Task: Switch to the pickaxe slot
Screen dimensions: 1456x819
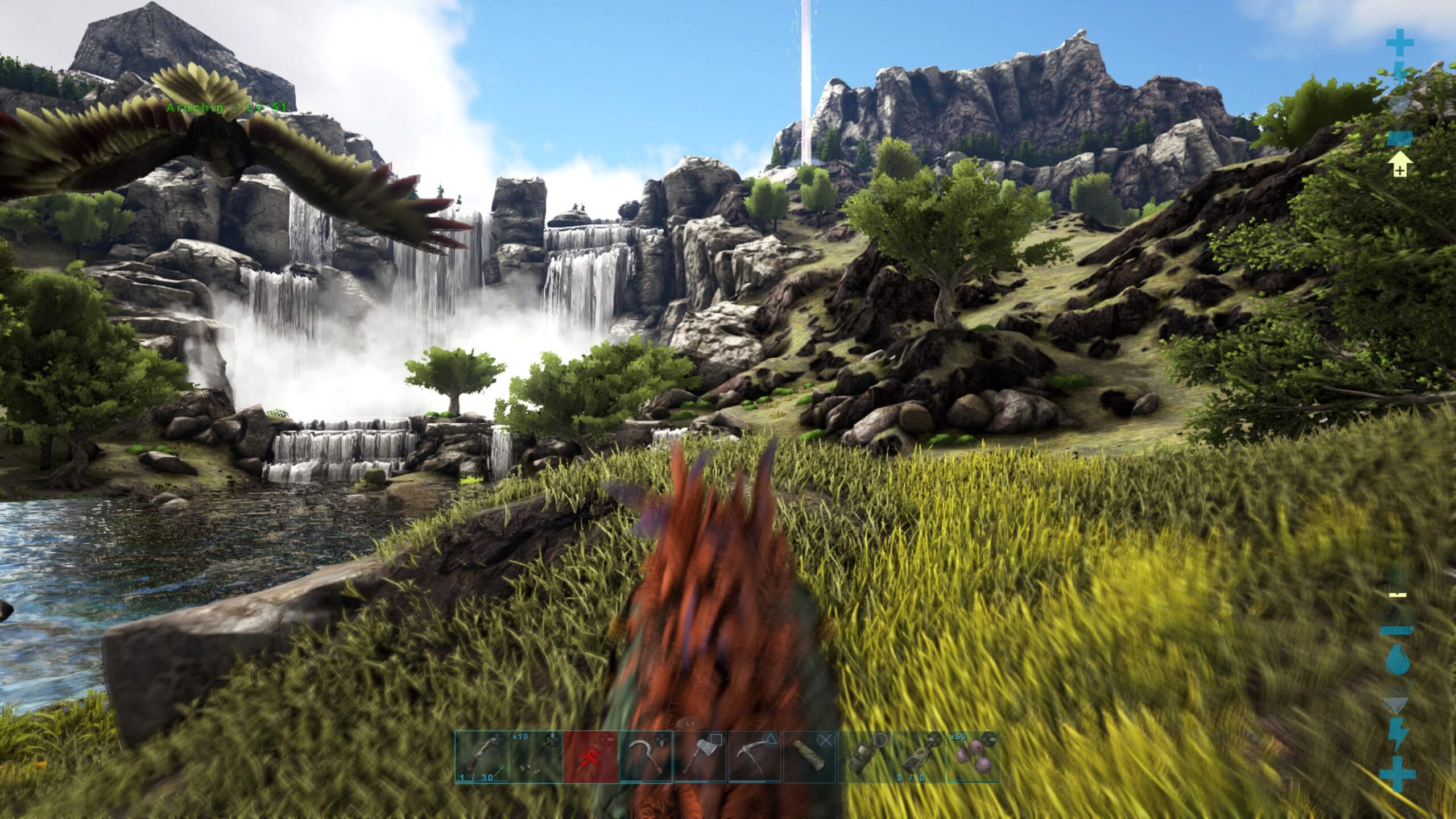Action: (755, 757)
